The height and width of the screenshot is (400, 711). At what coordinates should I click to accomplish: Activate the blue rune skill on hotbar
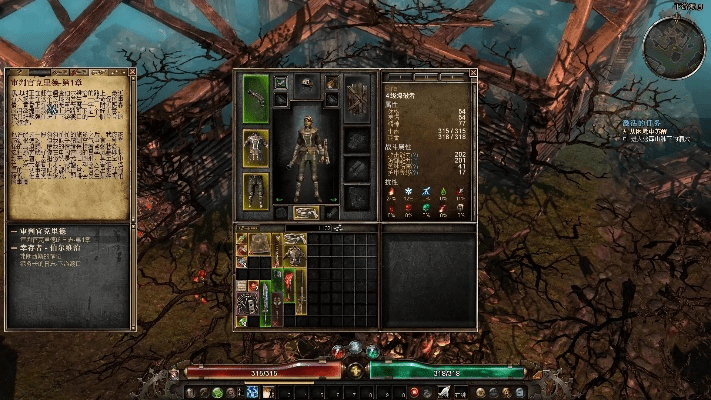point(252,392)
